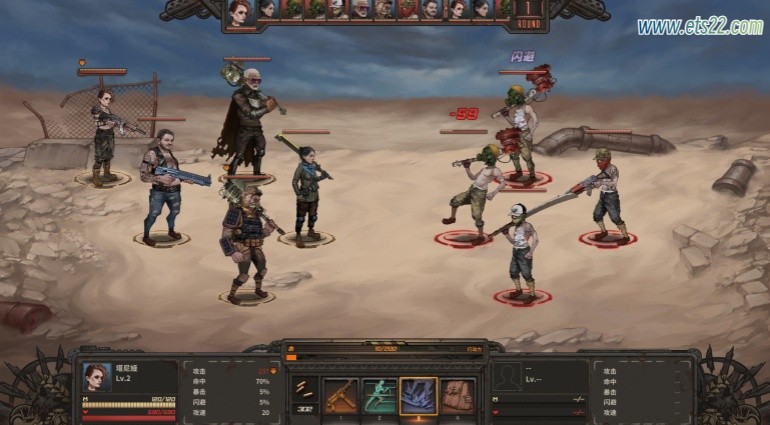Open the backpack item slot
This screenshot has width=770, height=425.
tap(457, 396)
